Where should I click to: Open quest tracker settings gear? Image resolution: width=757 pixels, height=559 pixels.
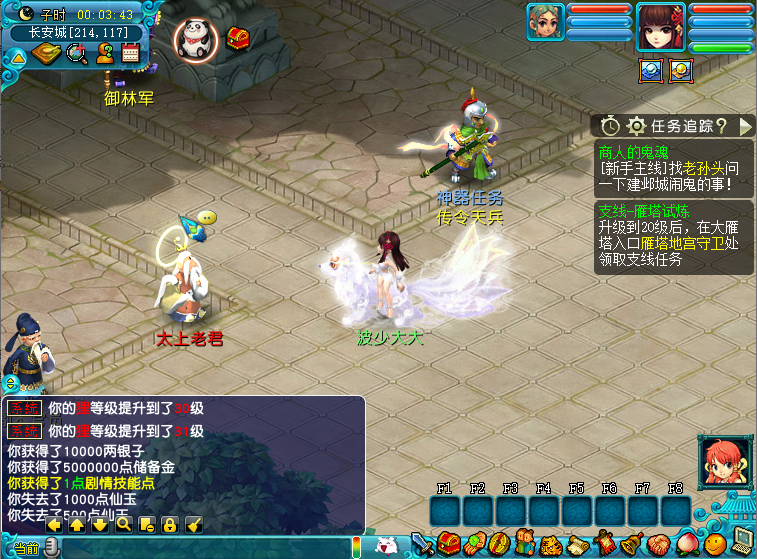coord(636,126)
